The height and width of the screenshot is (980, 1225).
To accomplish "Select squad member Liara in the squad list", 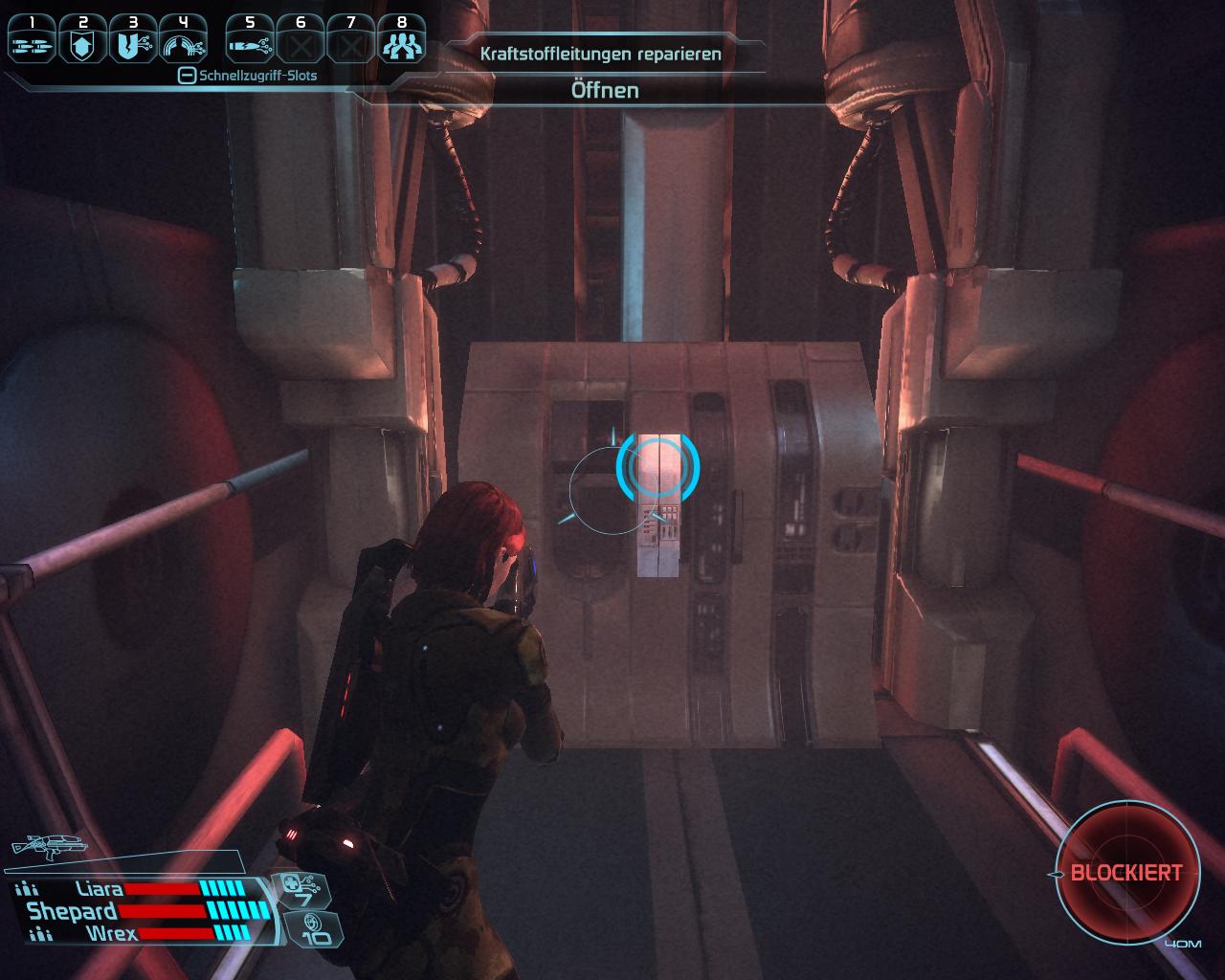I will point(100,890).
